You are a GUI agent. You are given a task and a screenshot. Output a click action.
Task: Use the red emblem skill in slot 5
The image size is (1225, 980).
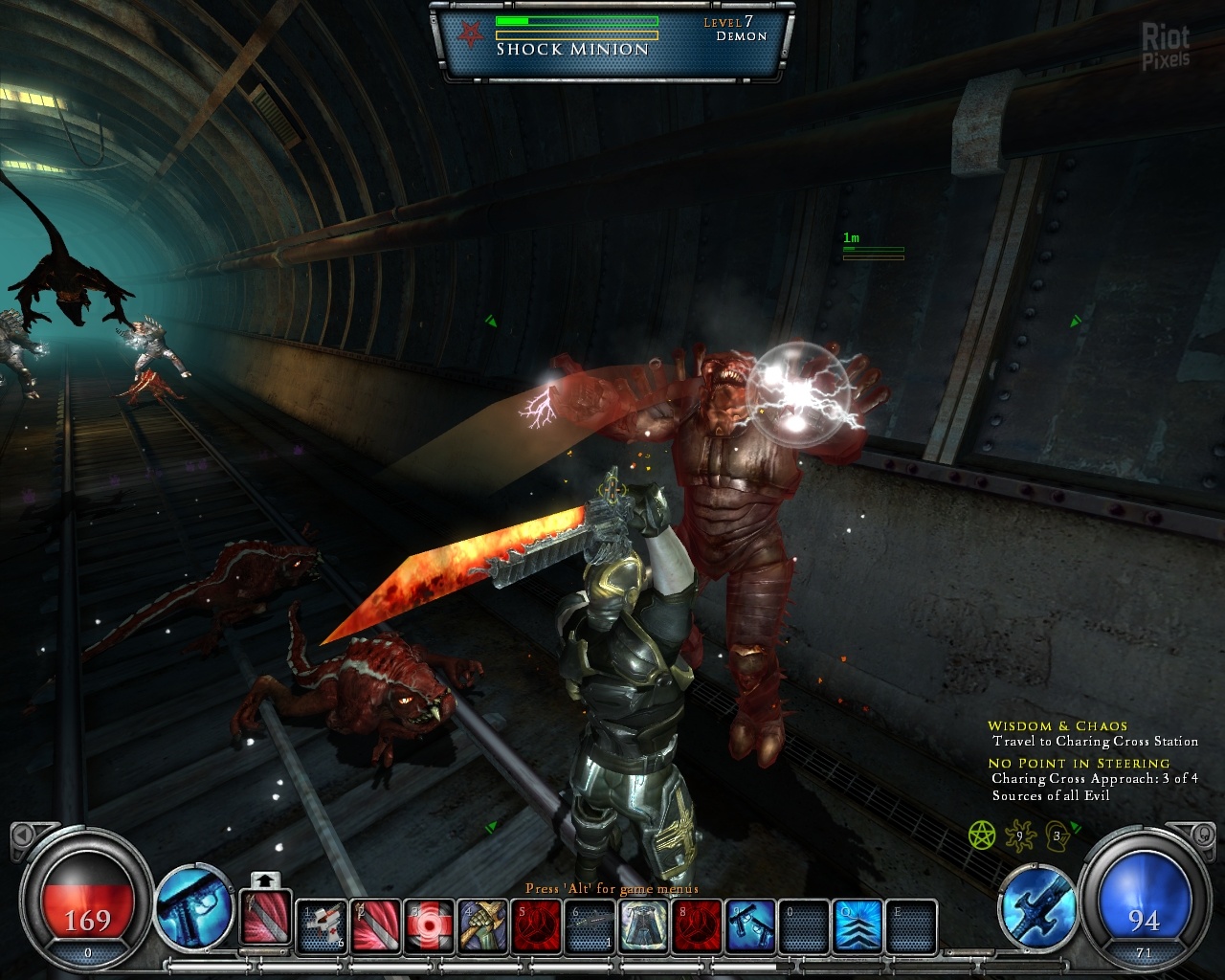pyautogui.click(x=536, y=926)
